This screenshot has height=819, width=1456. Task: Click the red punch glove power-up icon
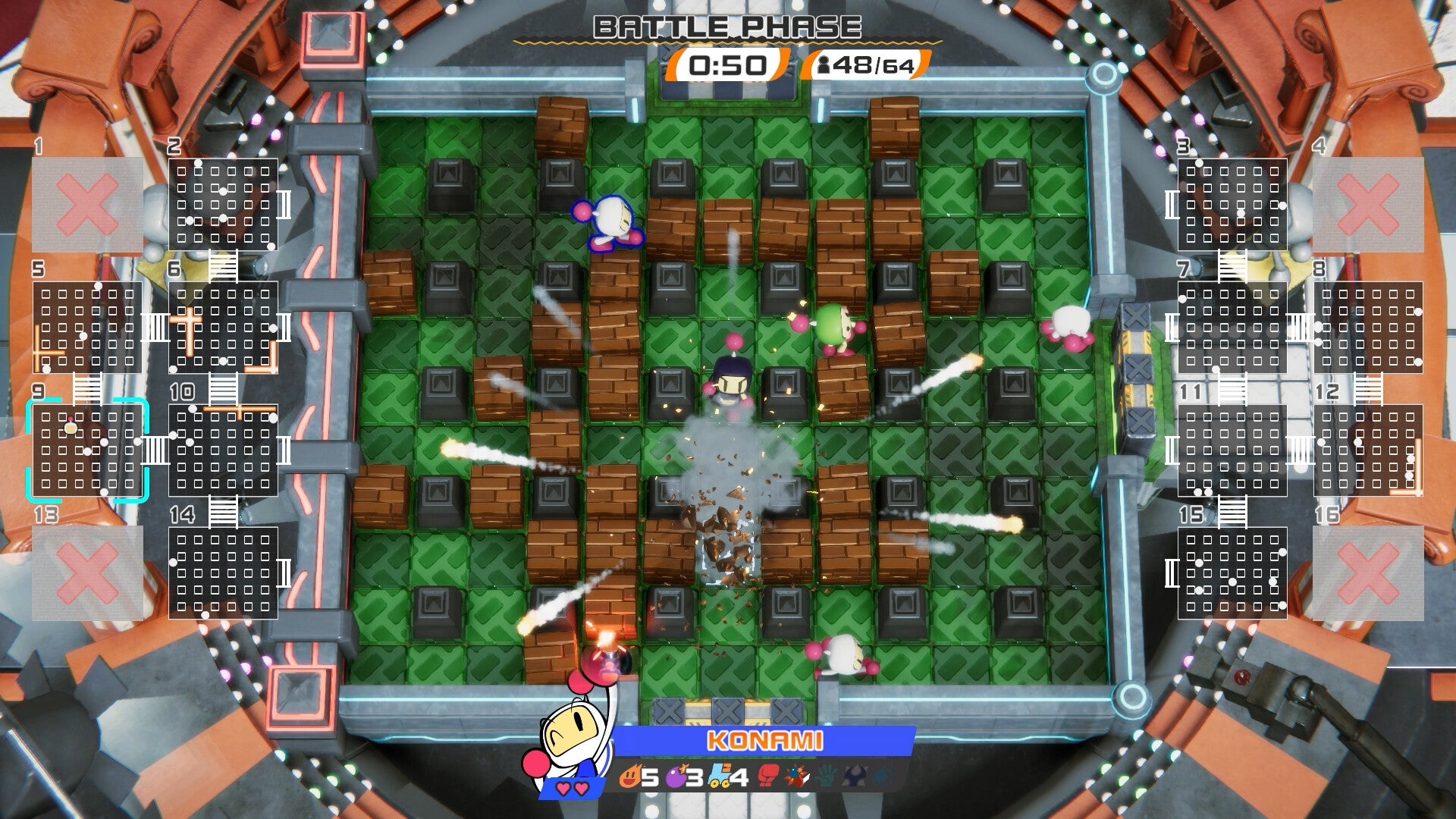click(767, 776)
